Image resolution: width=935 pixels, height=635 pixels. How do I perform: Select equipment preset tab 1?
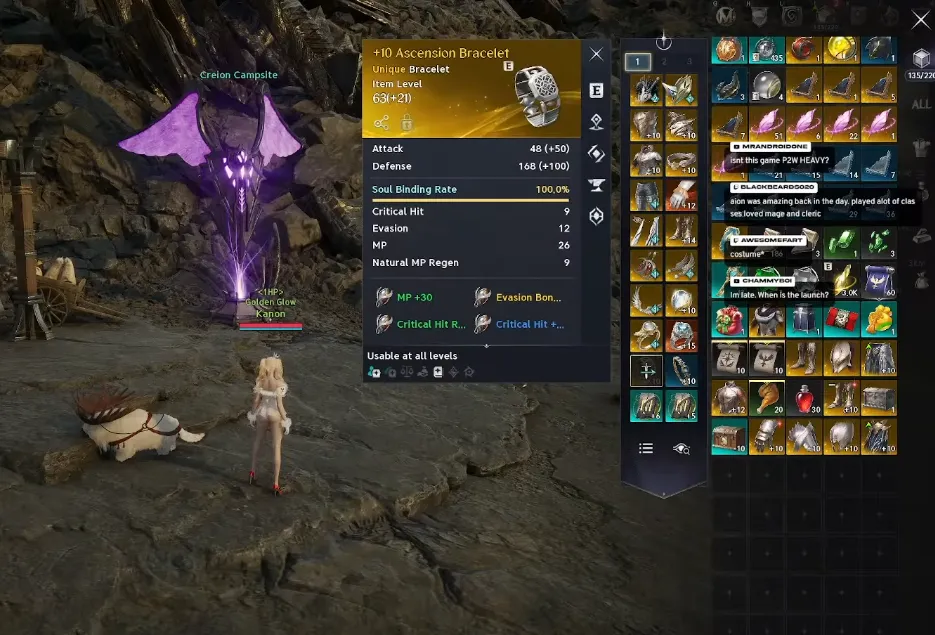click(638, 62)
